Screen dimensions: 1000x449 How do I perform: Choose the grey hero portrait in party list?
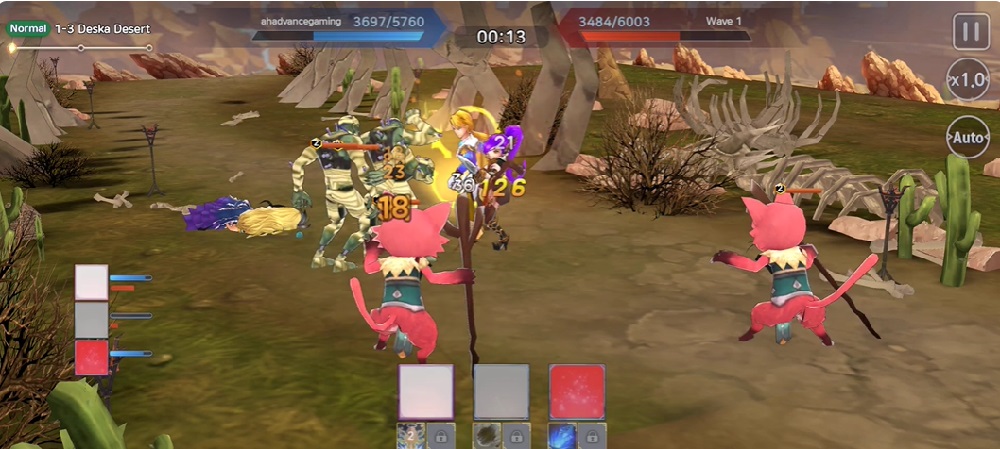click(x=92, y=319)
